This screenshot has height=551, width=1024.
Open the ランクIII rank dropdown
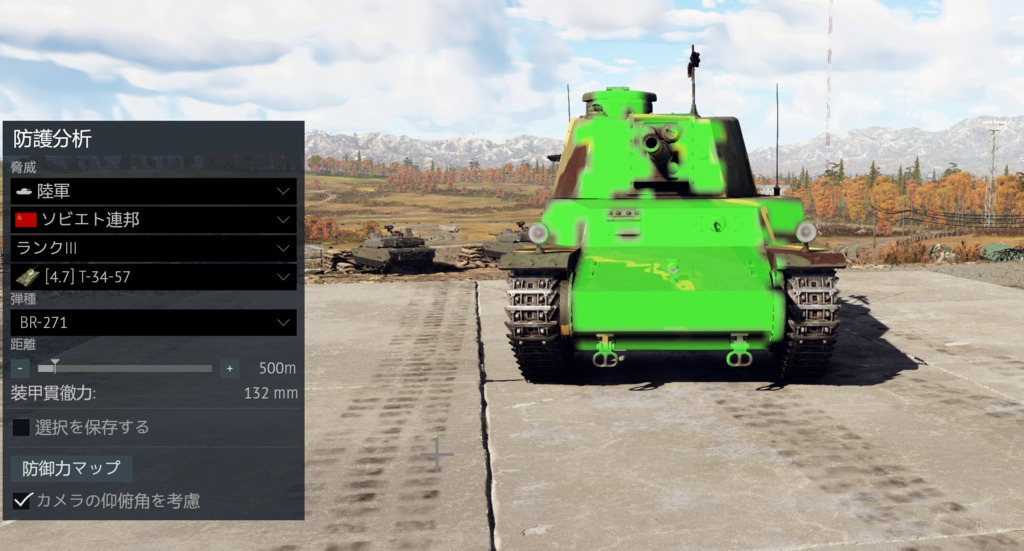point(153,248)
